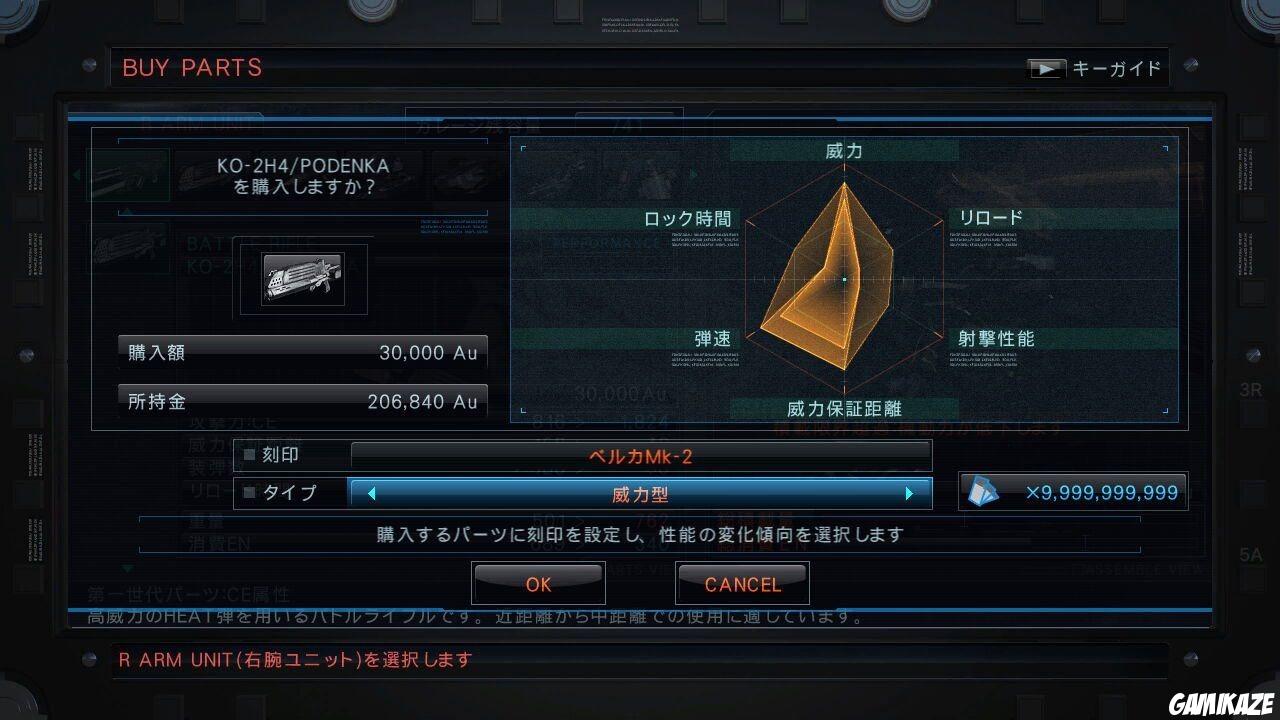This screenshot has width=1280, height=720.
Task: Open the 刻印 name selector showing ベルカMk-2
Action: click(x=640, y=455)
